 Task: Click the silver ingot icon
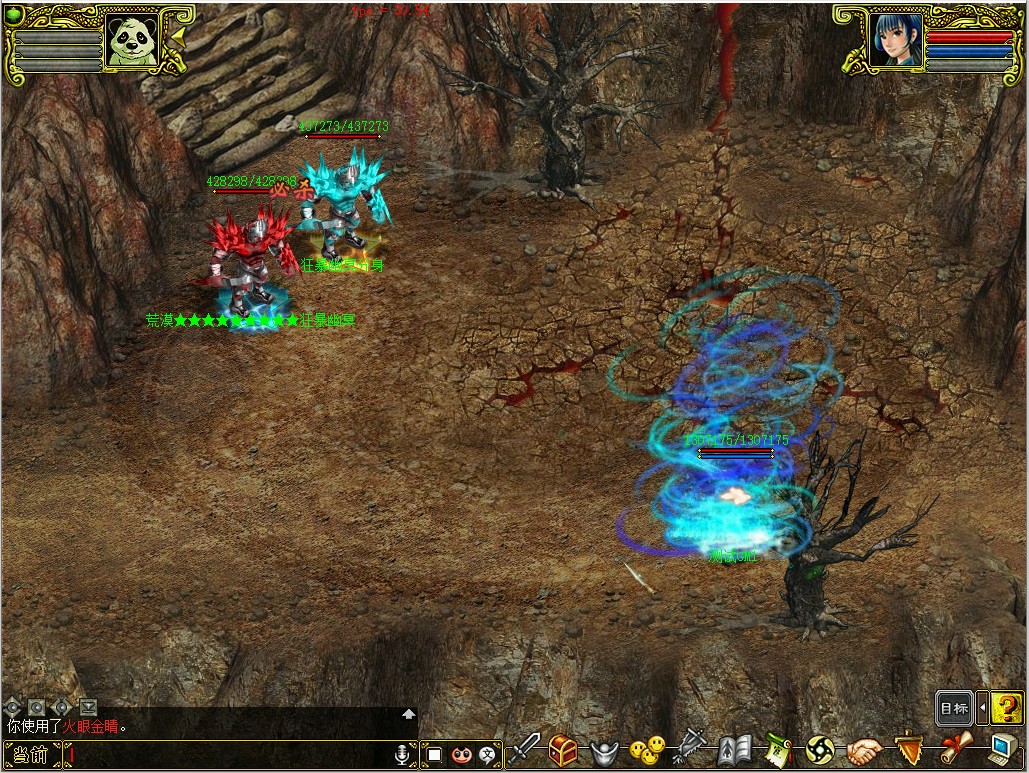pos(606,750)
